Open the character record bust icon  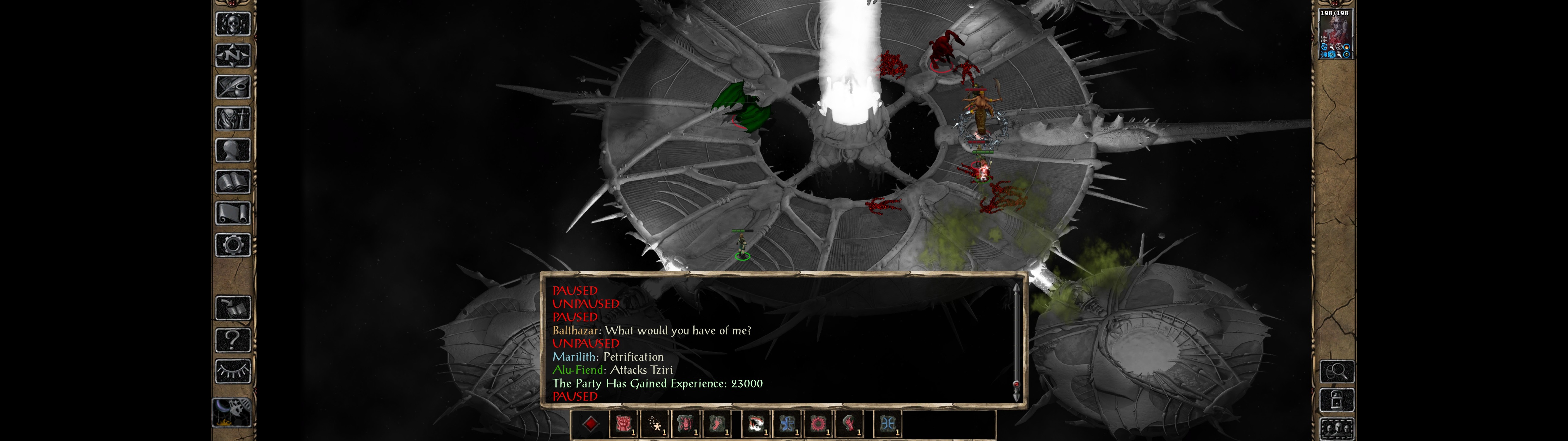(x=232, y=150)
